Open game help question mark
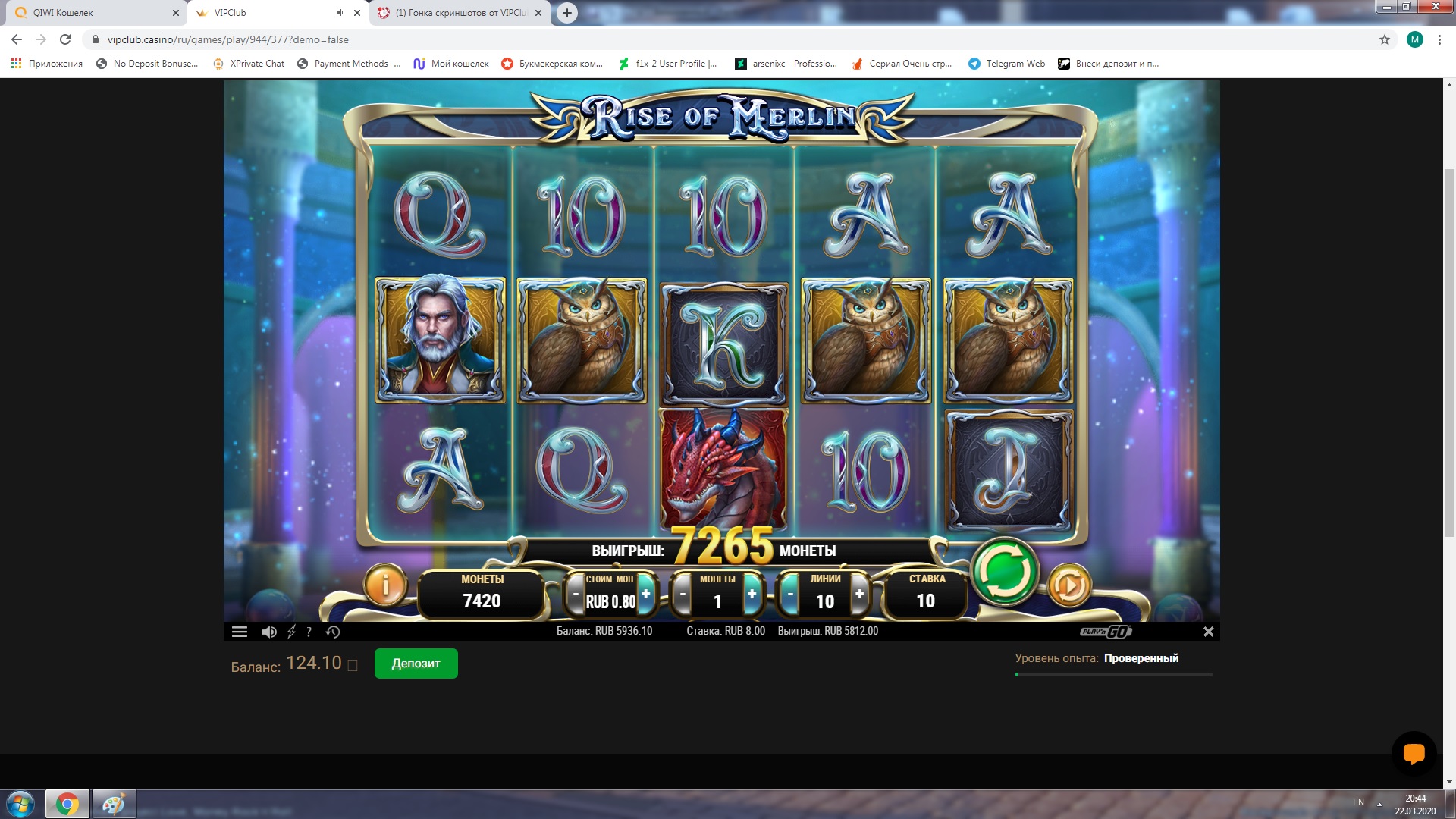This screenshot has width=1456, height=819. pyautogui.click(x=309, y=632)
